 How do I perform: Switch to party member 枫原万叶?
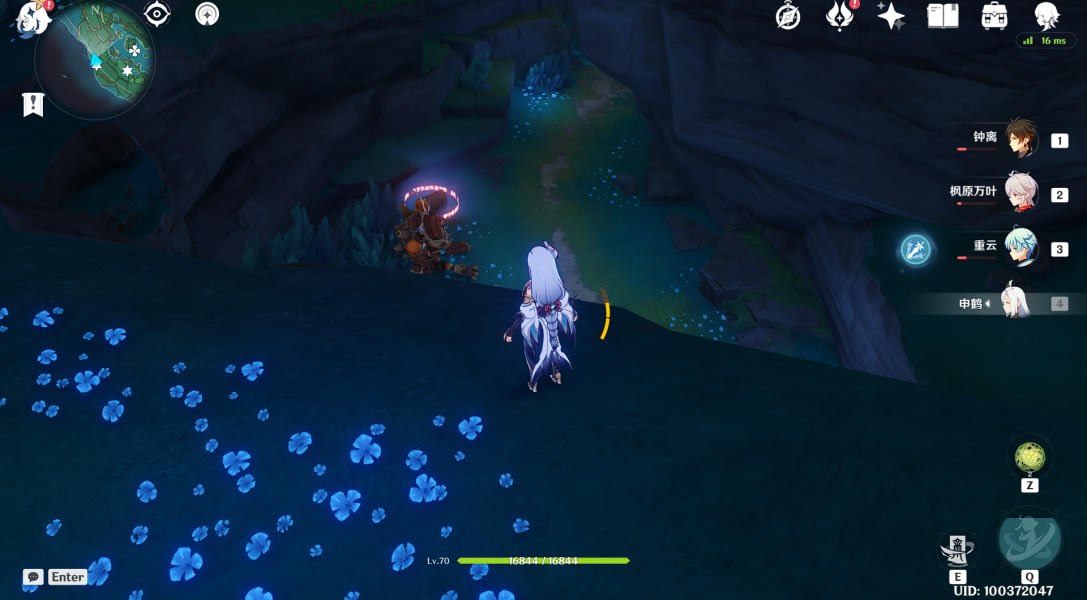point(1020,194)
